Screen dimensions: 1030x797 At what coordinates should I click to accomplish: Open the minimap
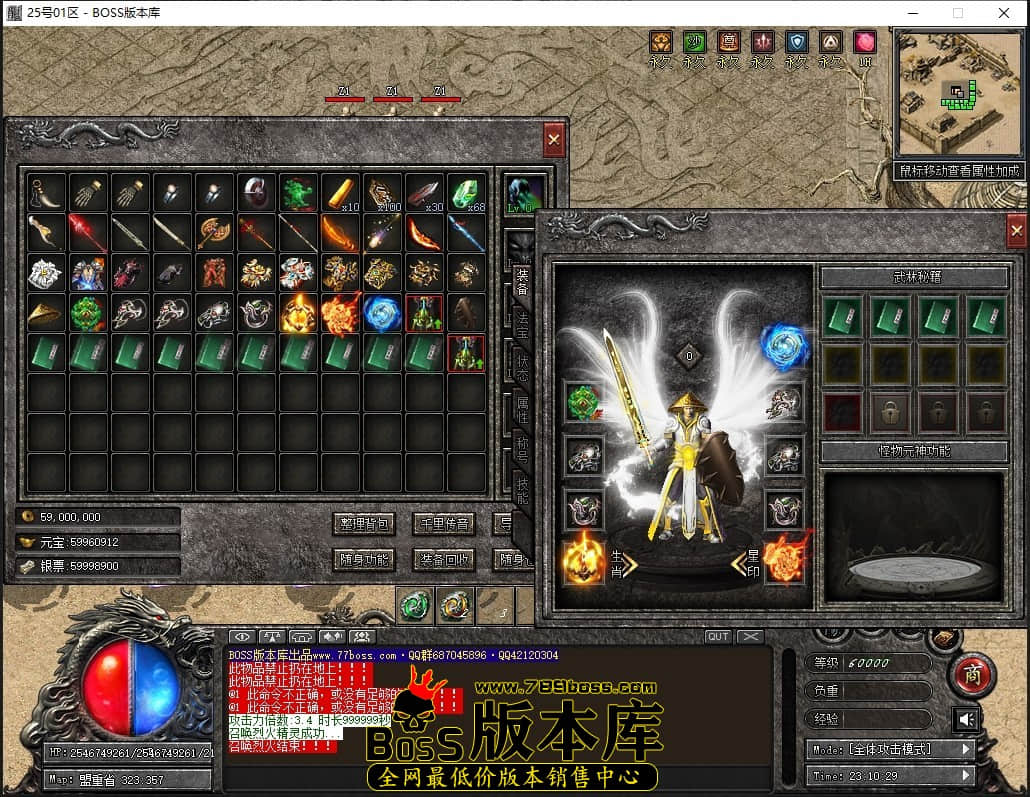[958, 95]
